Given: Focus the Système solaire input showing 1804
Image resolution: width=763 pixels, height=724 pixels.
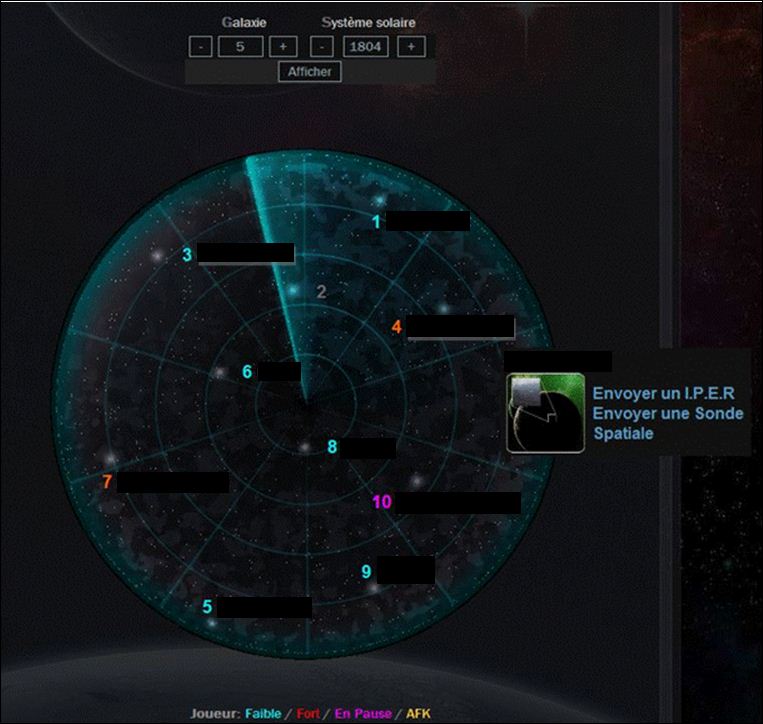Looking at the screenshot, I should coord(366,46).
